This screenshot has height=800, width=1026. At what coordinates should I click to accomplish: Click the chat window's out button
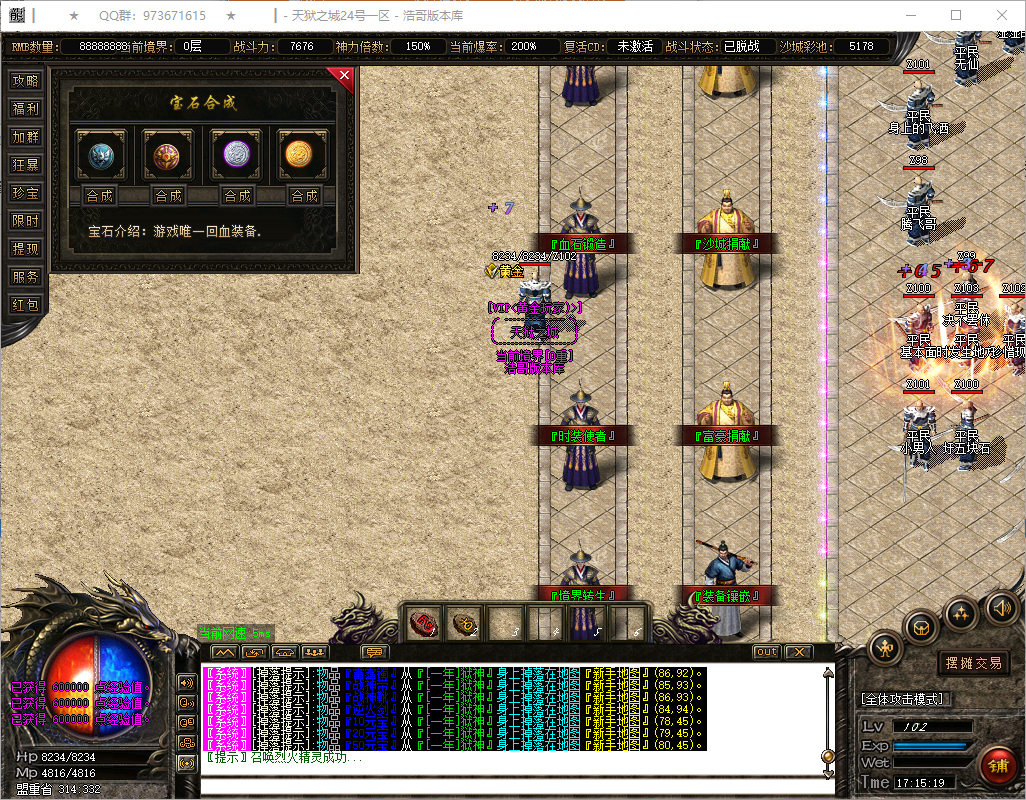click(766, 652)
